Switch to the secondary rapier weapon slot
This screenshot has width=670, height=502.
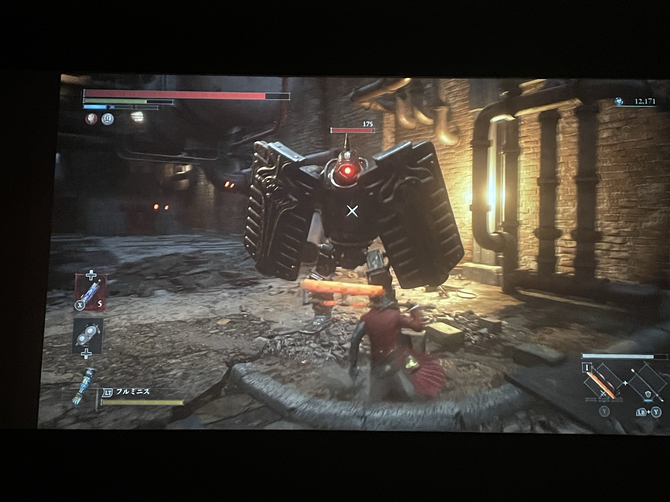click(x=647, y=382)
